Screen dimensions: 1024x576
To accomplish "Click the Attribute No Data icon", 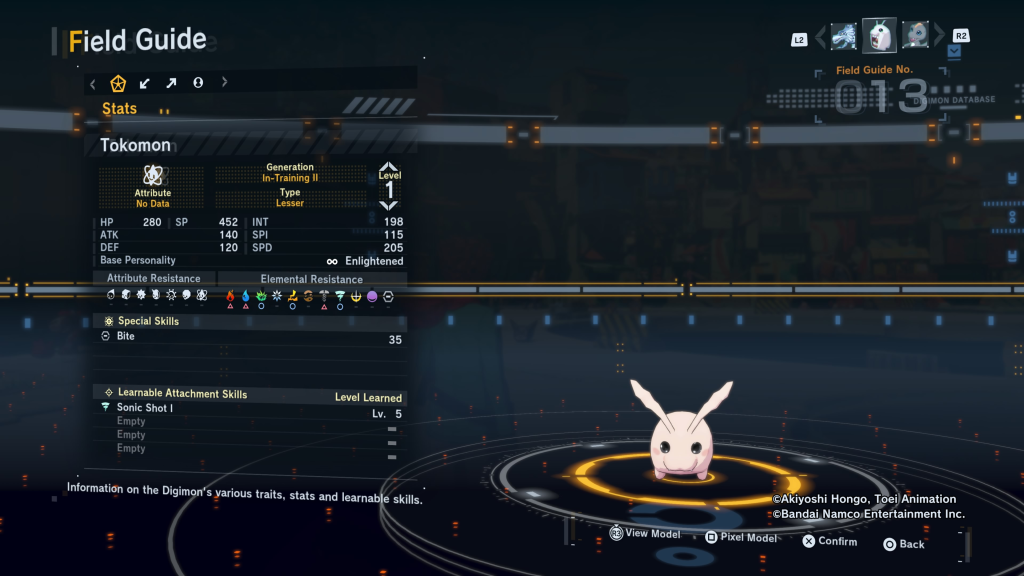I will (153, 176).
